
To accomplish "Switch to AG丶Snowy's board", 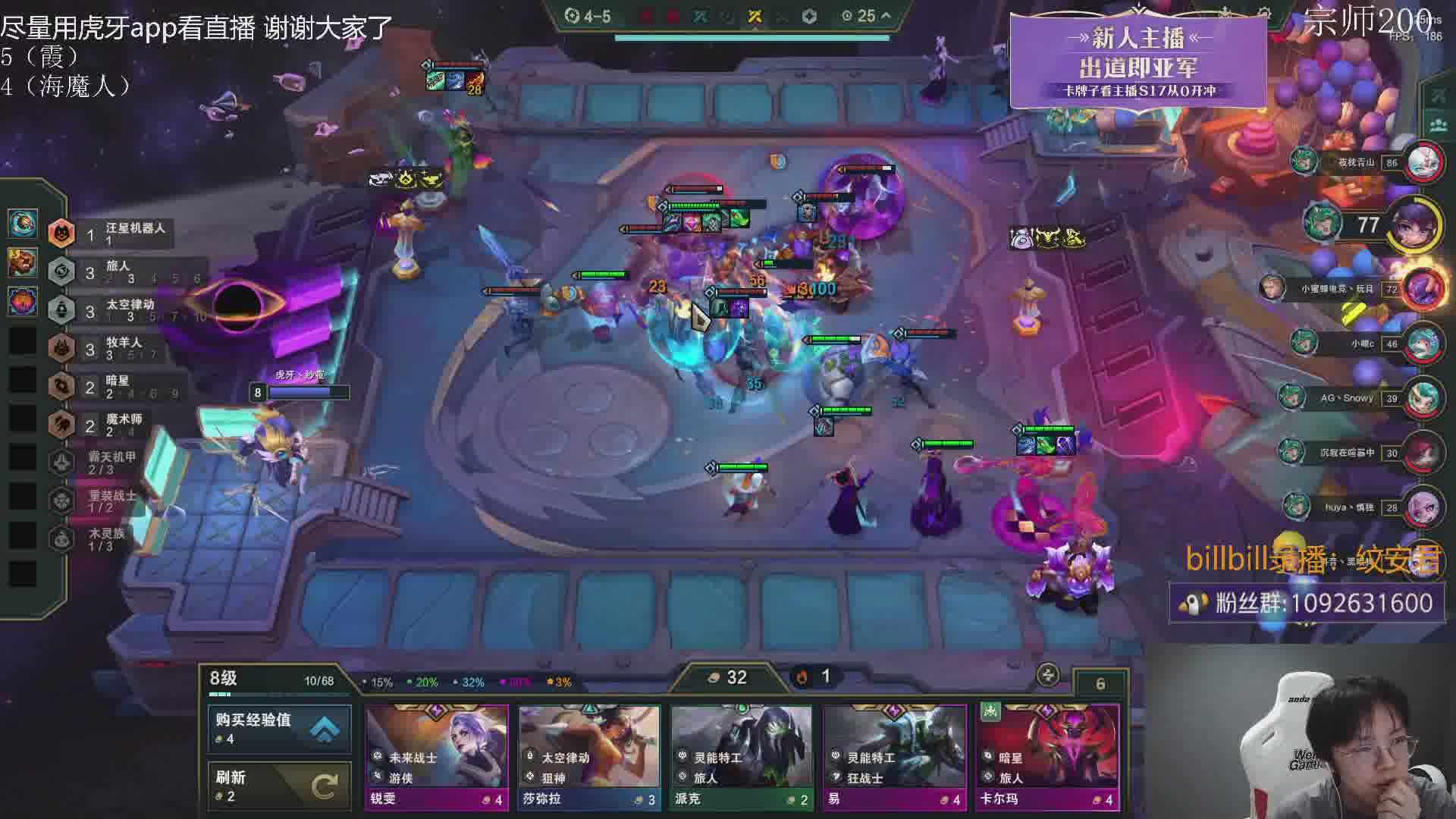I will [x=1423, y=397].
